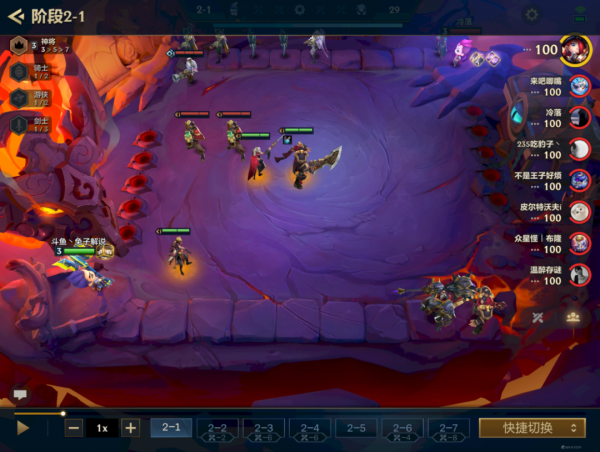This screenshot has width=600, height=452.
Task: Open settings with the gear icon
Action: pyautogui.click(x=532, y=14)
